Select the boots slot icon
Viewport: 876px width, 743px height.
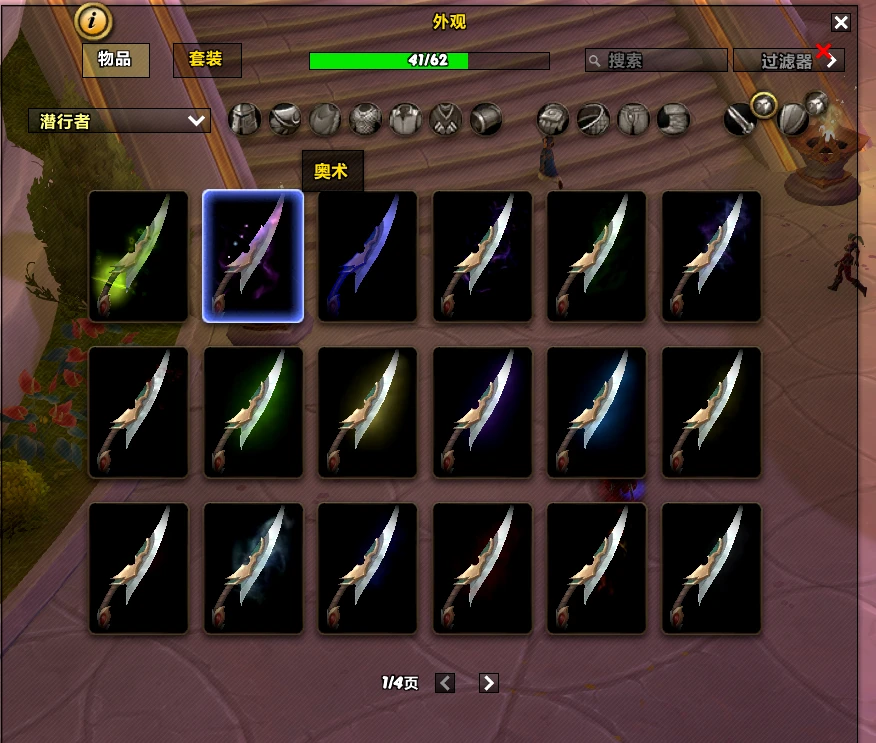tap(673, 120)
